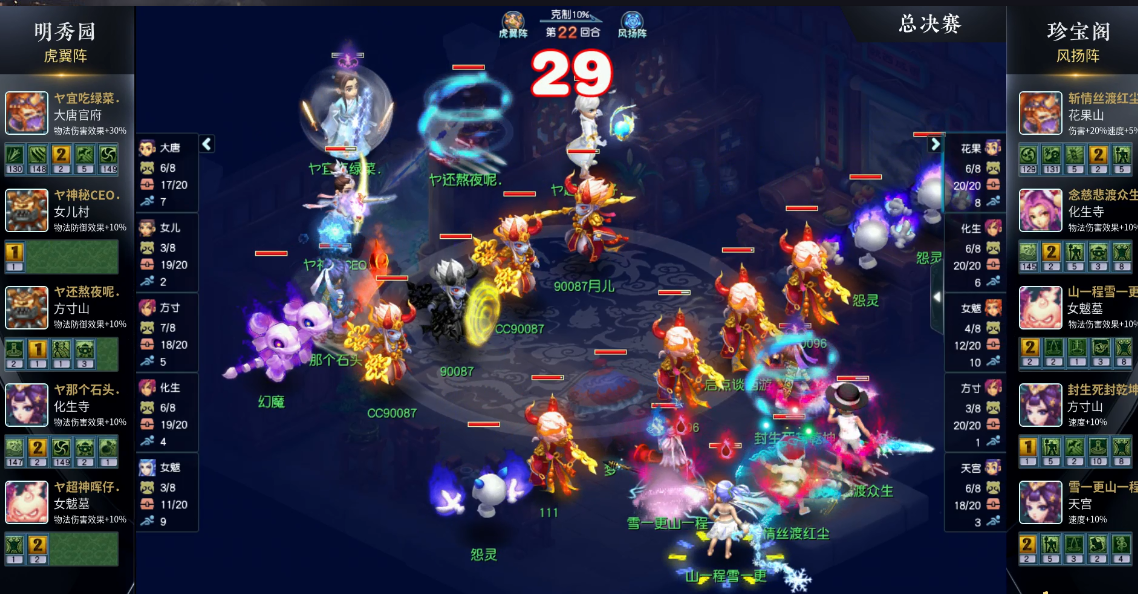Select the 女儿 row in left stats list
The height and width of the screenshot is (594, 1138).
click(x=167, y=252)
